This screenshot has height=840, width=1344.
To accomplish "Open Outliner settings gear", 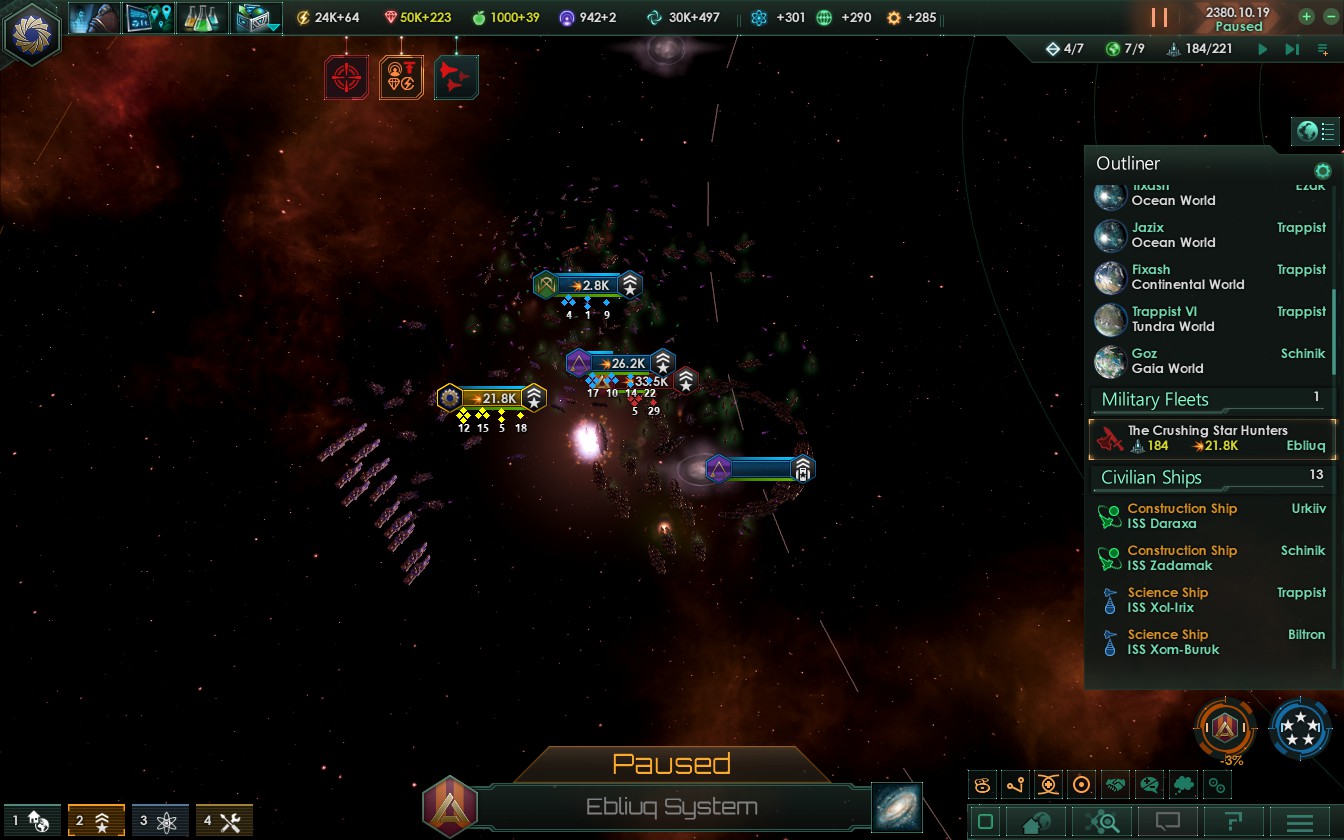I will (x=1322, y=171).
